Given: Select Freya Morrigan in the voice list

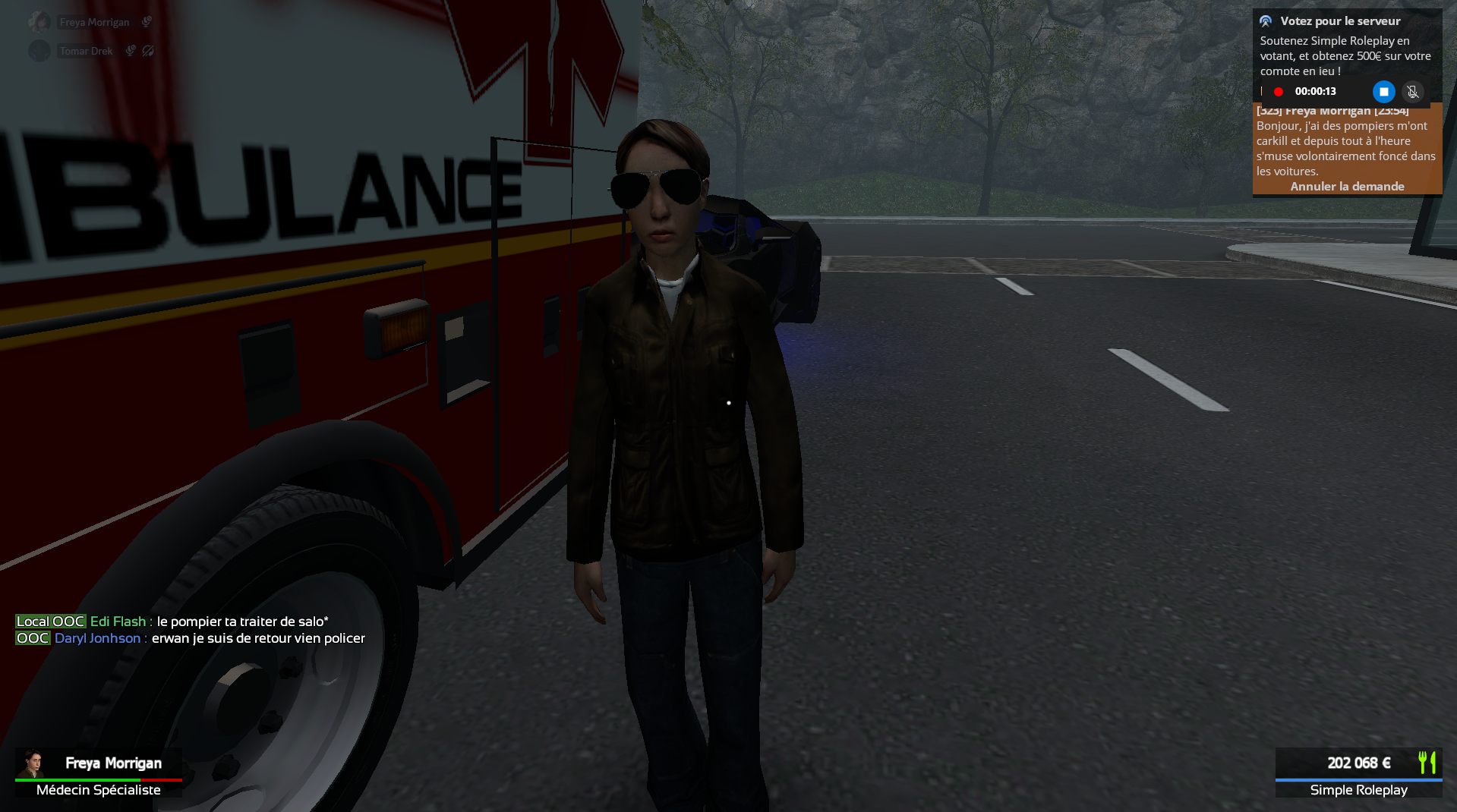Looking at the screenshot, I should click(94, 23).
